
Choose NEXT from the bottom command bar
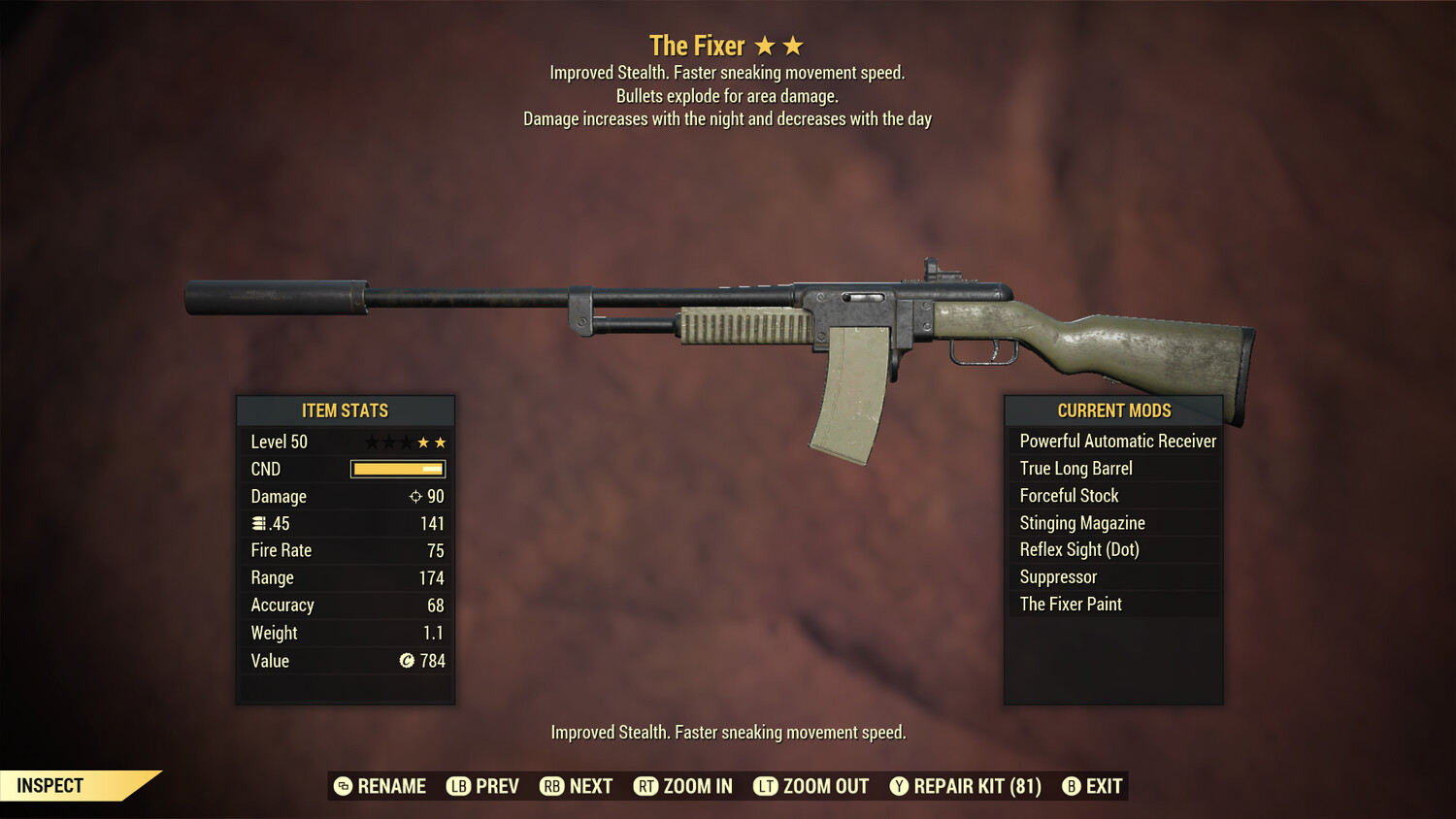[x=590, y=786]
